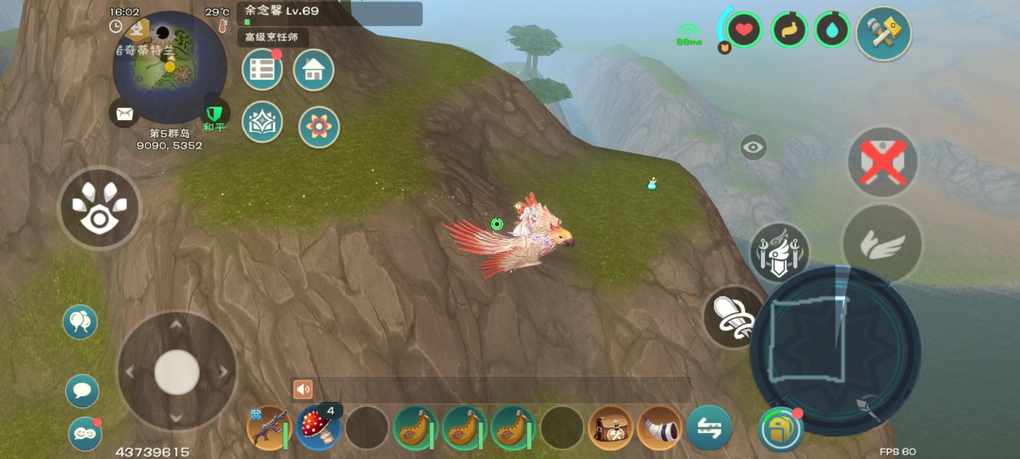This screenshot has width=1020, height=459.
Task: Open the yellow backpack inventory
Action: tap(779, 428)
